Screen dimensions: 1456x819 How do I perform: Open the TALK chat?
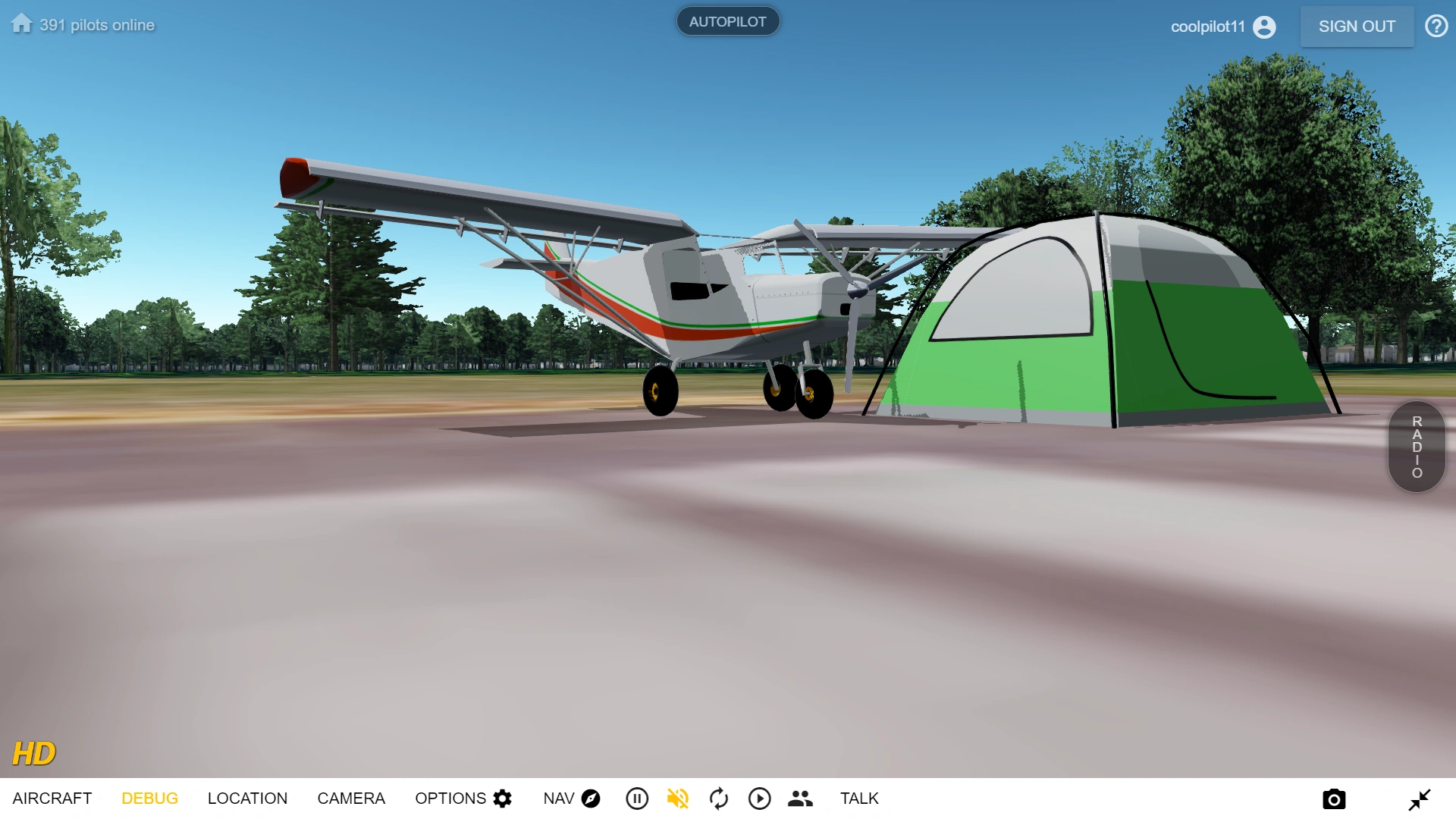pyautogui.click(x=858, y=798)
